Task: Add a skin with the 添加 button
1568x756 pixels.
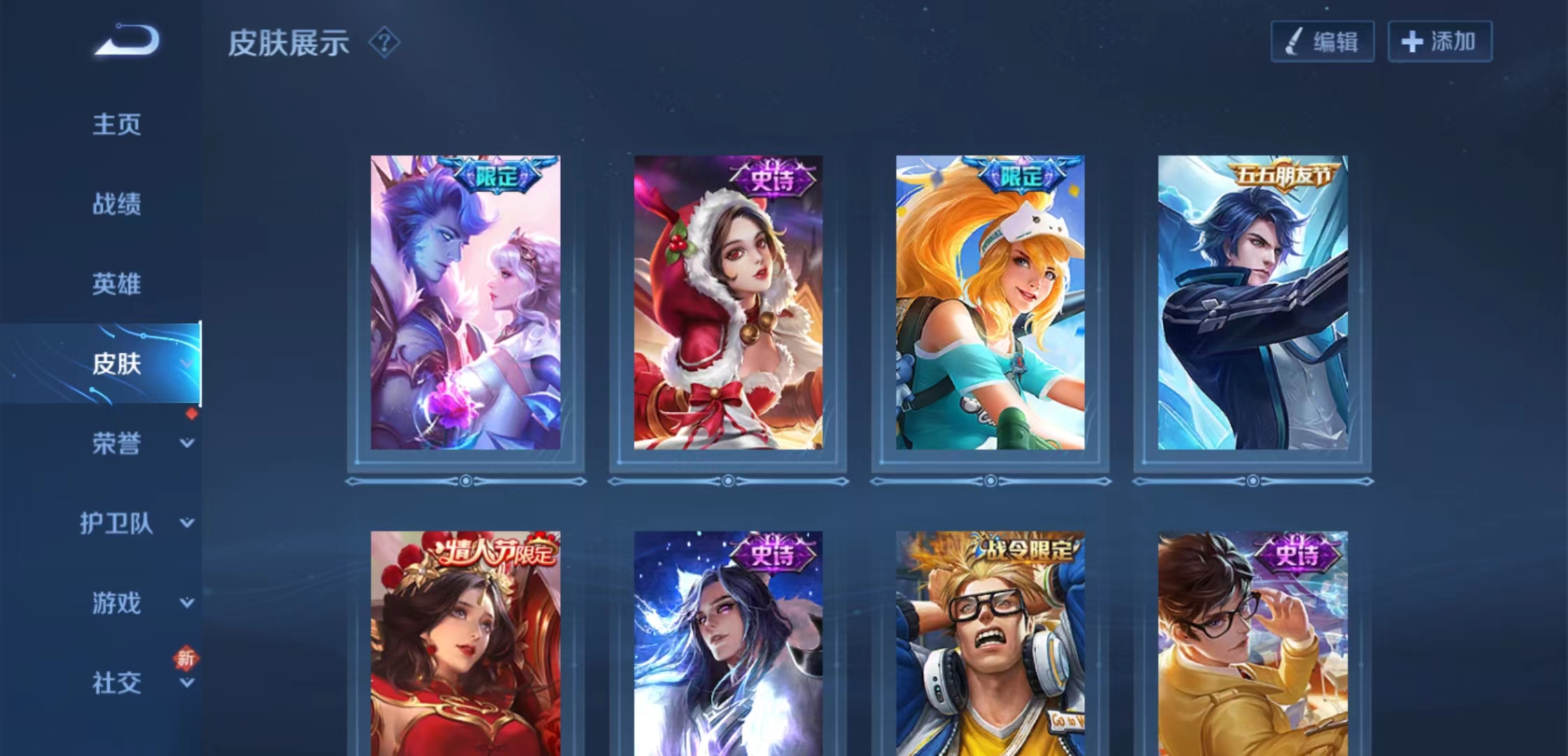Action: point(1440,42)
